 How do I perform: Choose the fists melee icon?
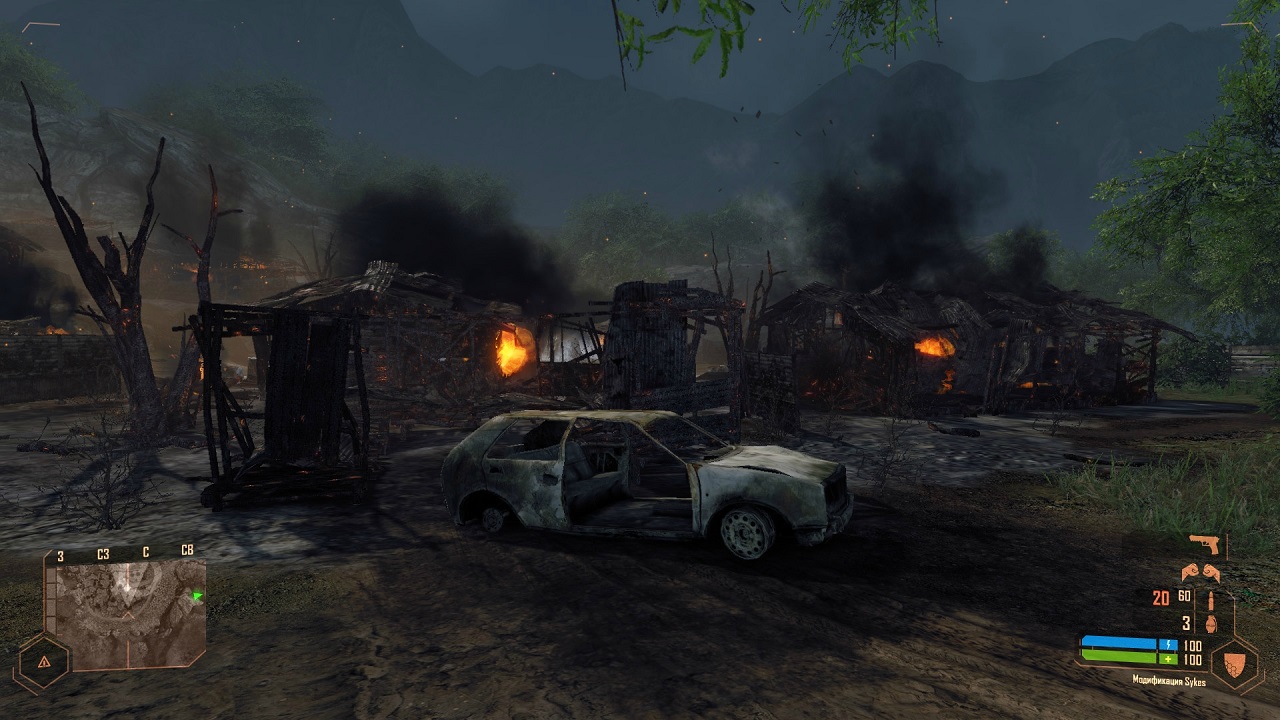(x=1200, y=573)
